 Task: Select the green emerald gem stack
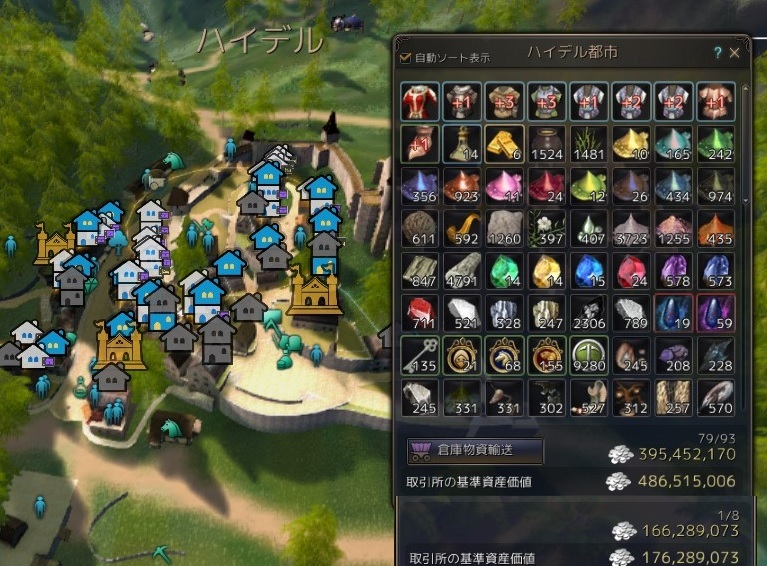[x=504, y=271]
